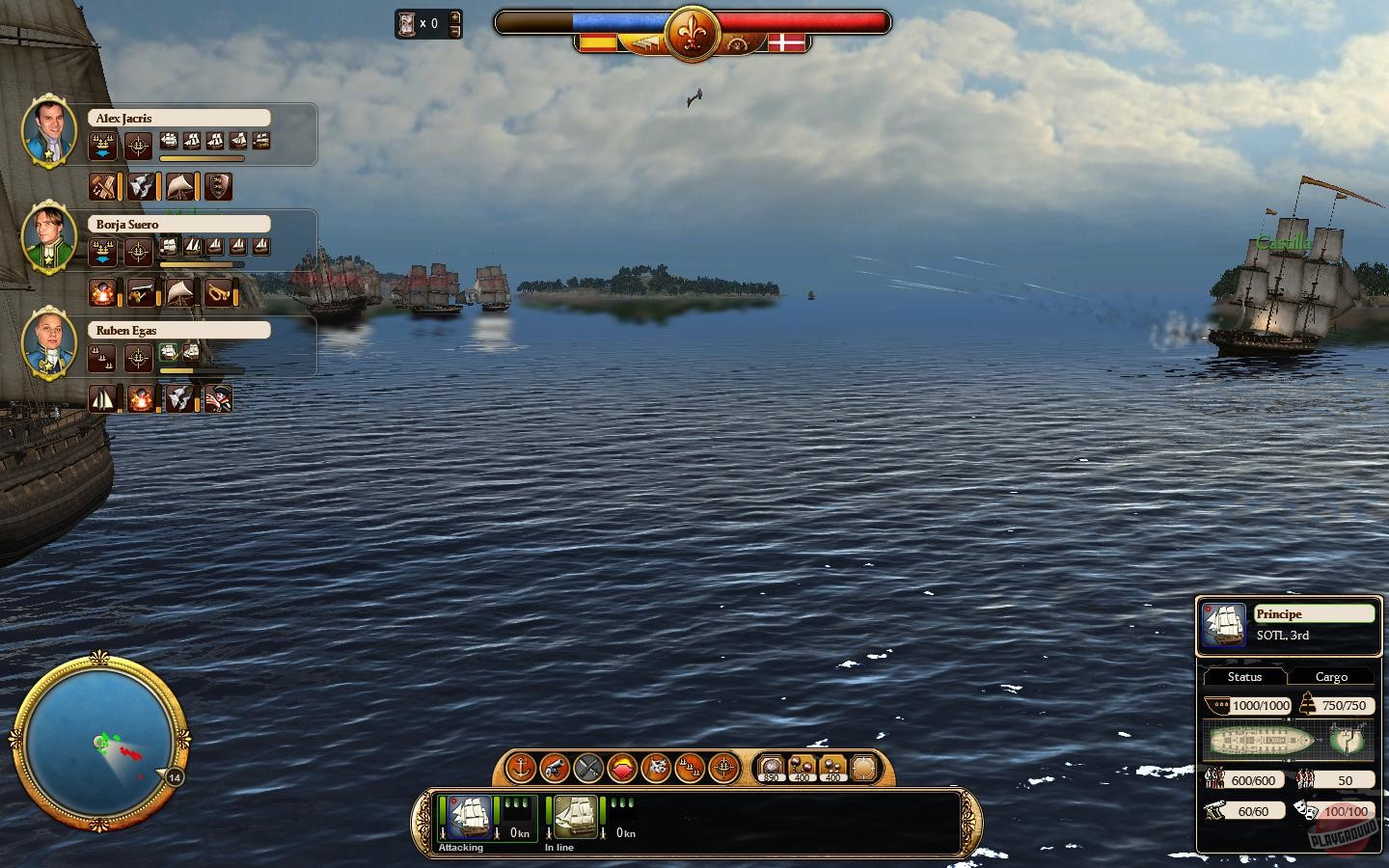This screenshot has width=1389, height=868.
Task: Select chain shot ammunition showing 400
Action: [803, 768]
